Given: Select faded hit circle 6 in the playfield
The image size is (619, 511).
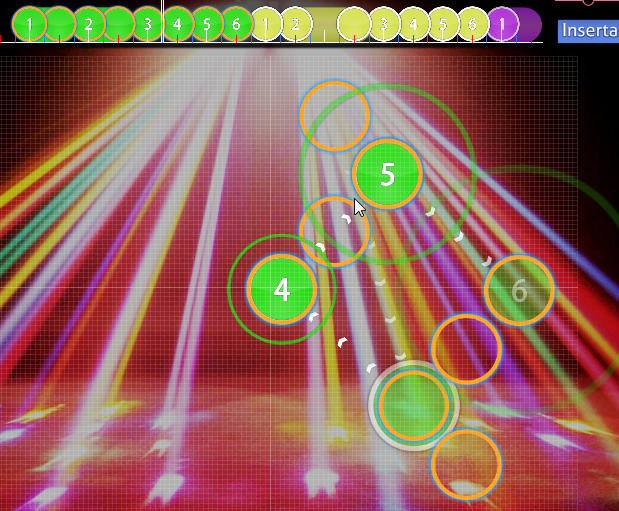Looking at the screenshot, I should tap(519, 291).
